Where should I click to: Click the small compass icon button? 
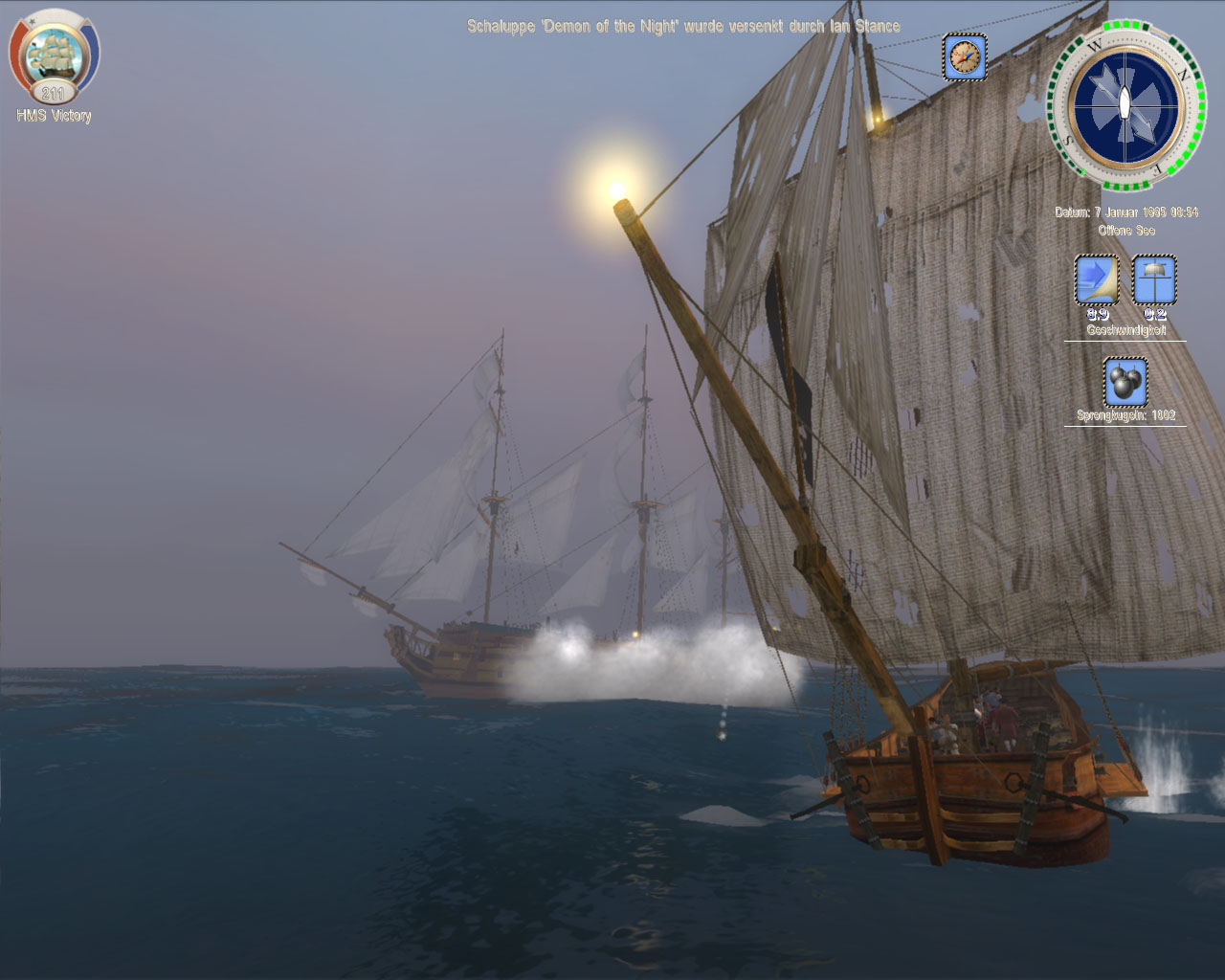coord(964,57)
